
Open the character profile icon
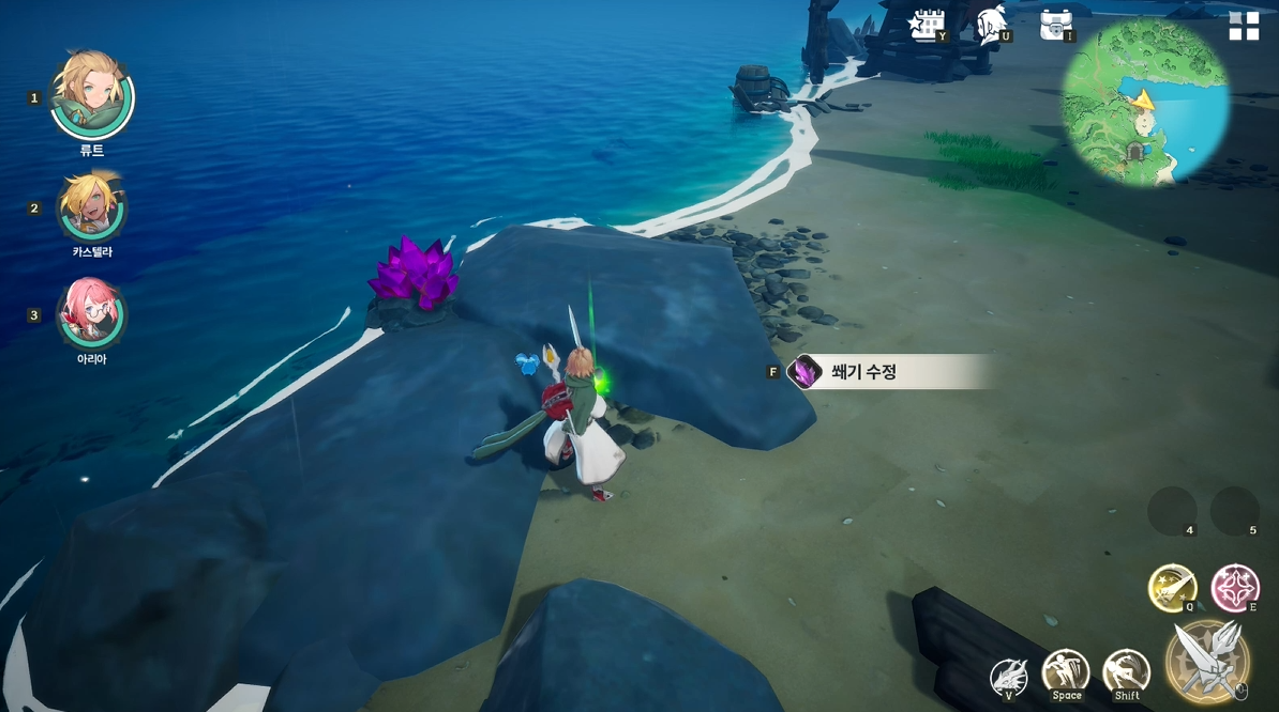[x=991, y=24]
